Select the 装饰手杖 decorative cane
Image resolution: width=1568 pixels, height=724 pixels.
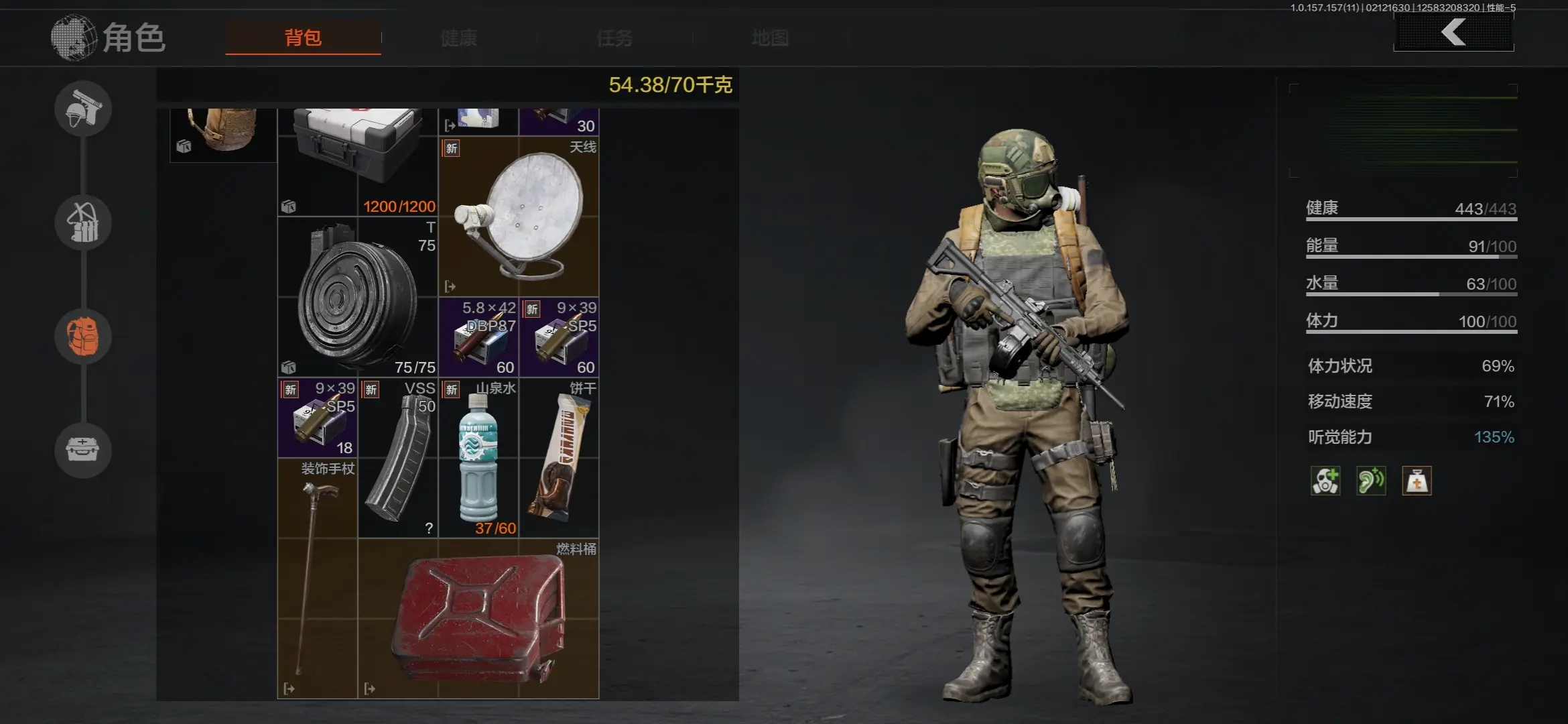(318, 578)
